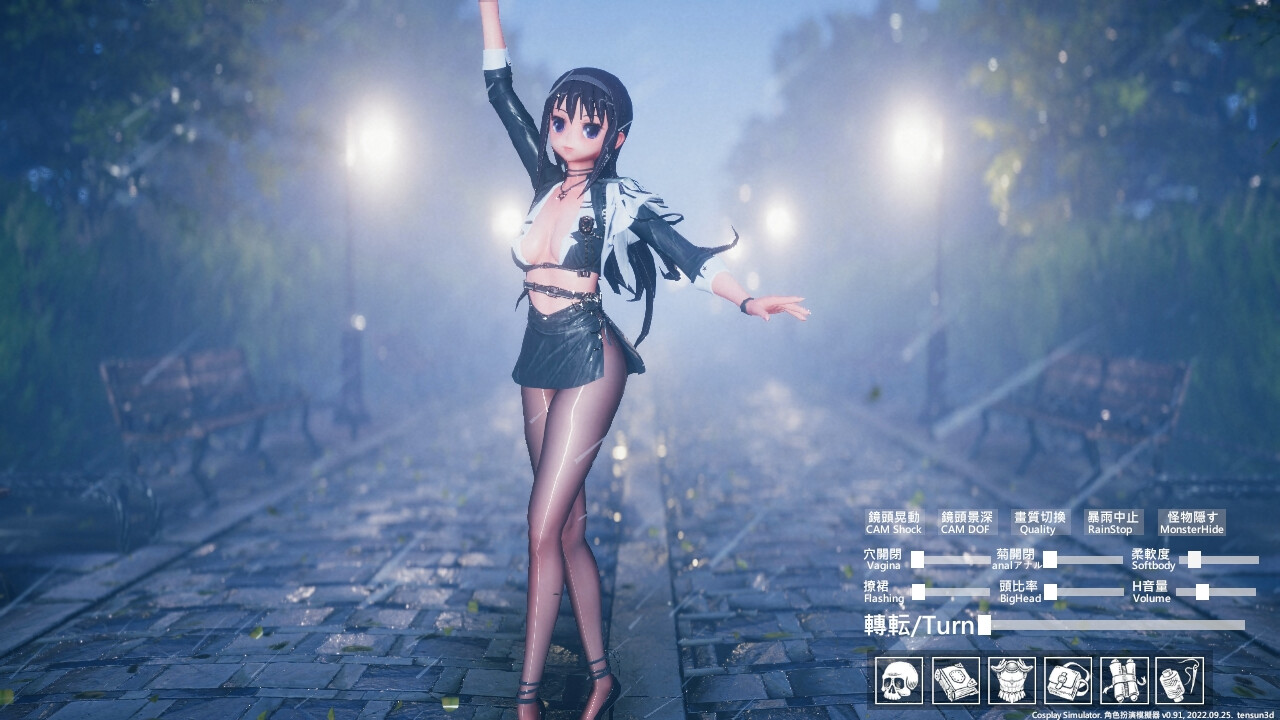
Task: Toggle the CAM Shock button
Action: click(x=893, y=522)
